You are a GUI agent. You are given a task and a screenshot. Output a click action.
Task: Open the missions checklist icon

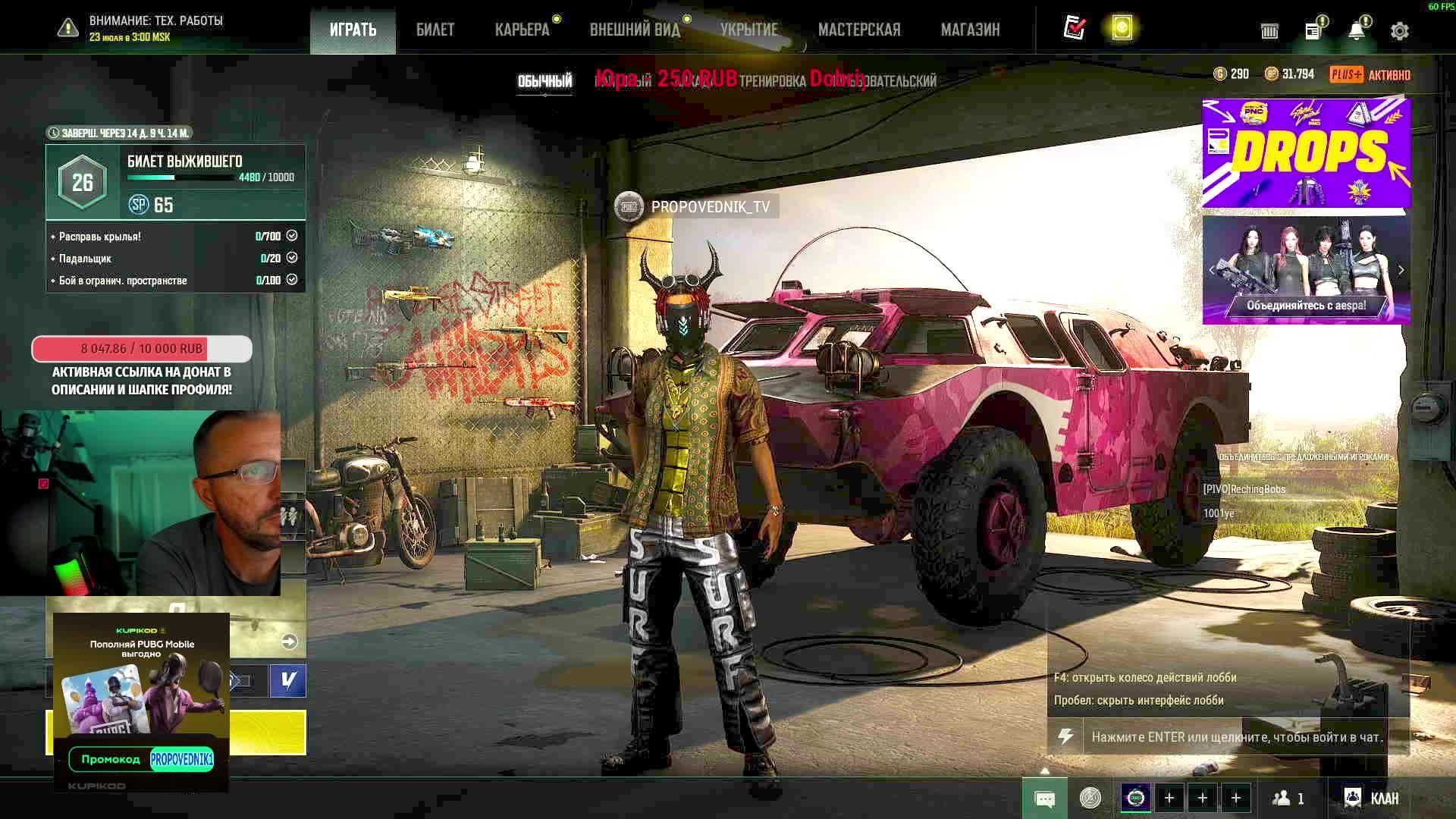pyautogui.click(x=1075, y=28)
